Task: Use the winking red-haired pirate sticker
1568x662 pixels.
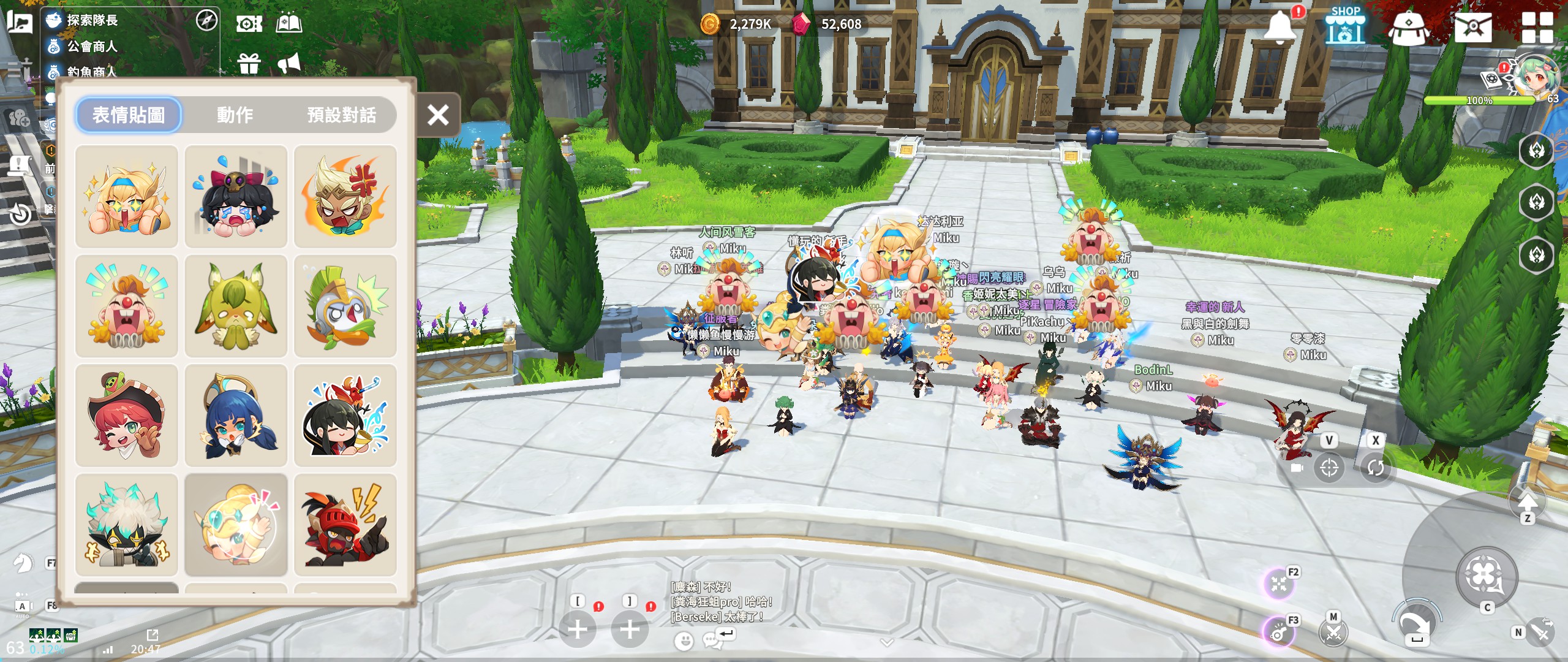Action: pos(126,415)
